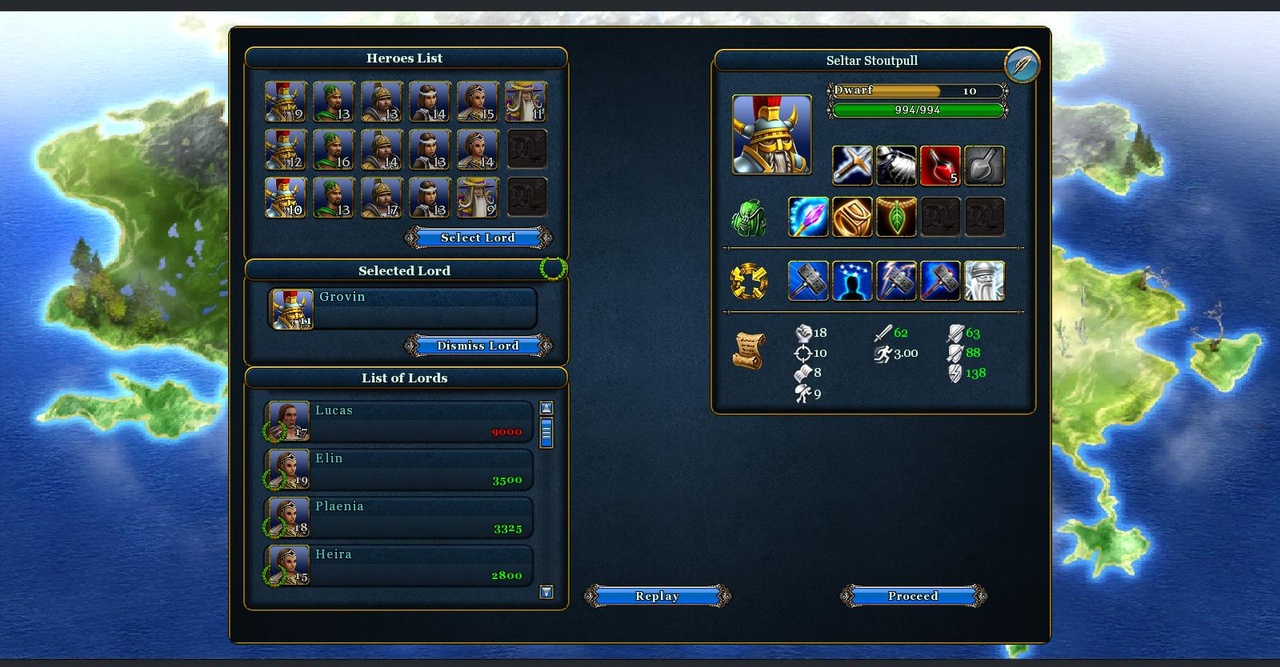Click the Replay button
Screen dimensions: 1280x667
pos(657,596)
